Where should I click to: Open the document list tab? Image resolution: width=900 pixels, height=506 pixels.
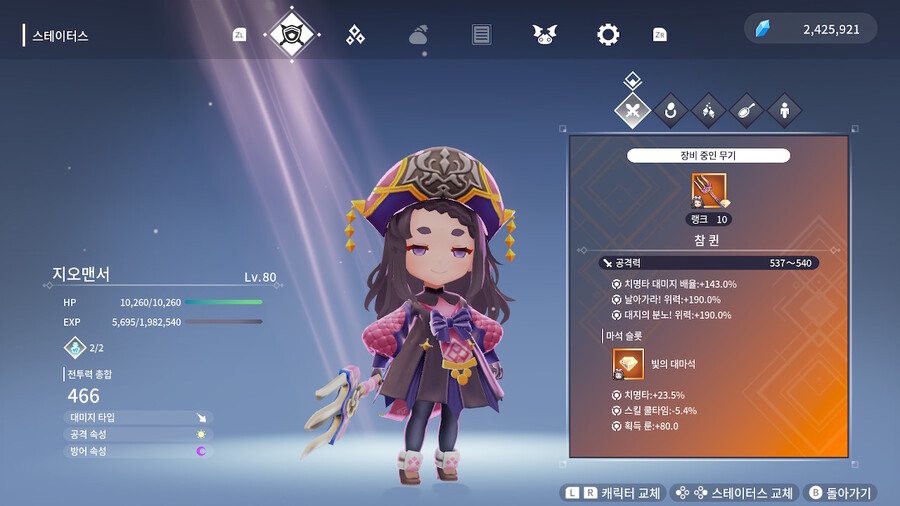pos(481,35)
